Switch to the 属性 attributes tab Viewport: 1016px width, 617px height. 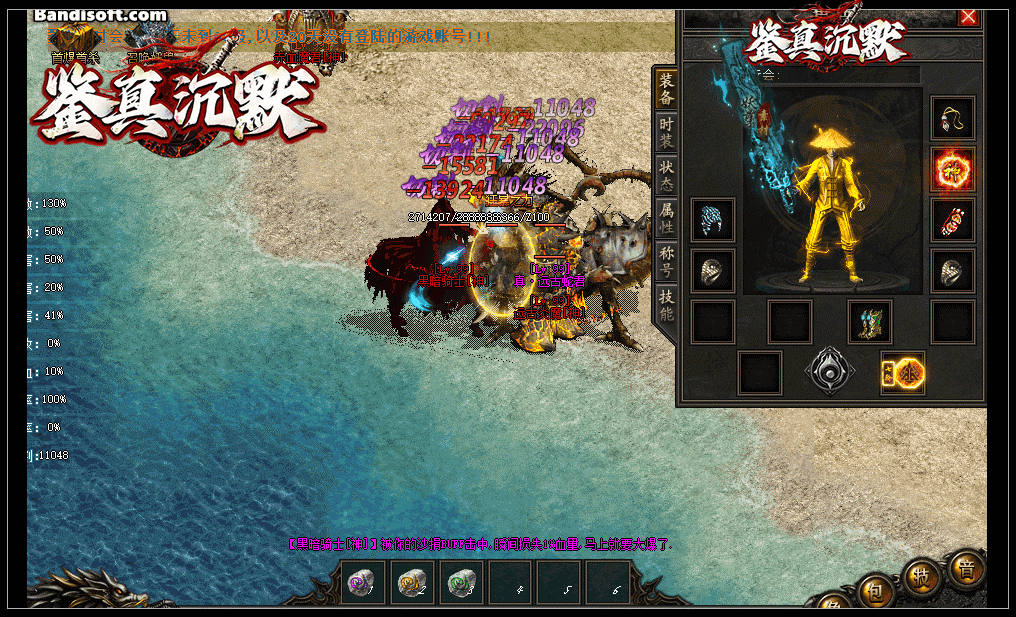click(x=667, y=220)
